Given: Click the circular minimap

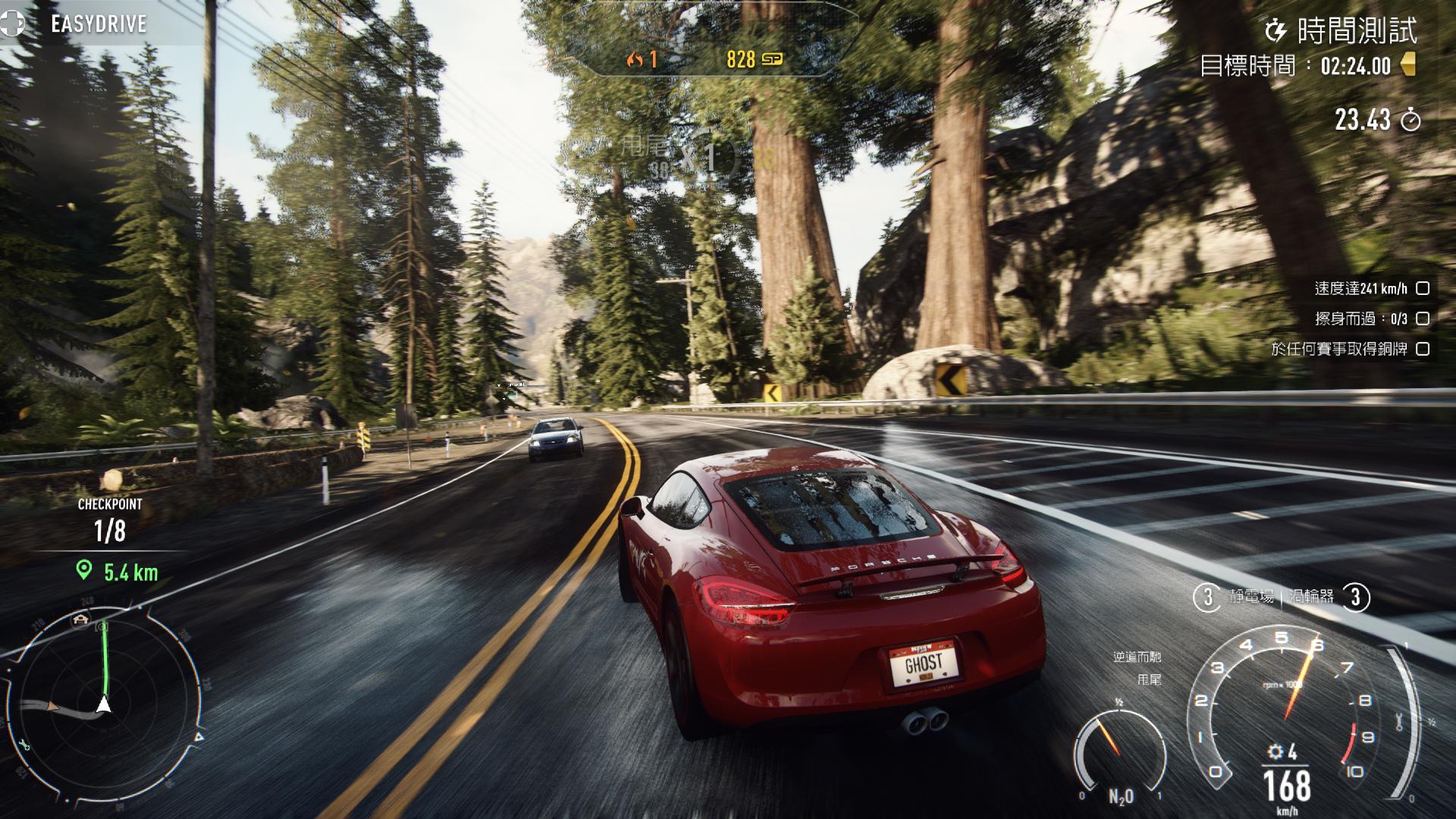Looking at the screenshot, I should pyautogui.click(x=105, y=701).
